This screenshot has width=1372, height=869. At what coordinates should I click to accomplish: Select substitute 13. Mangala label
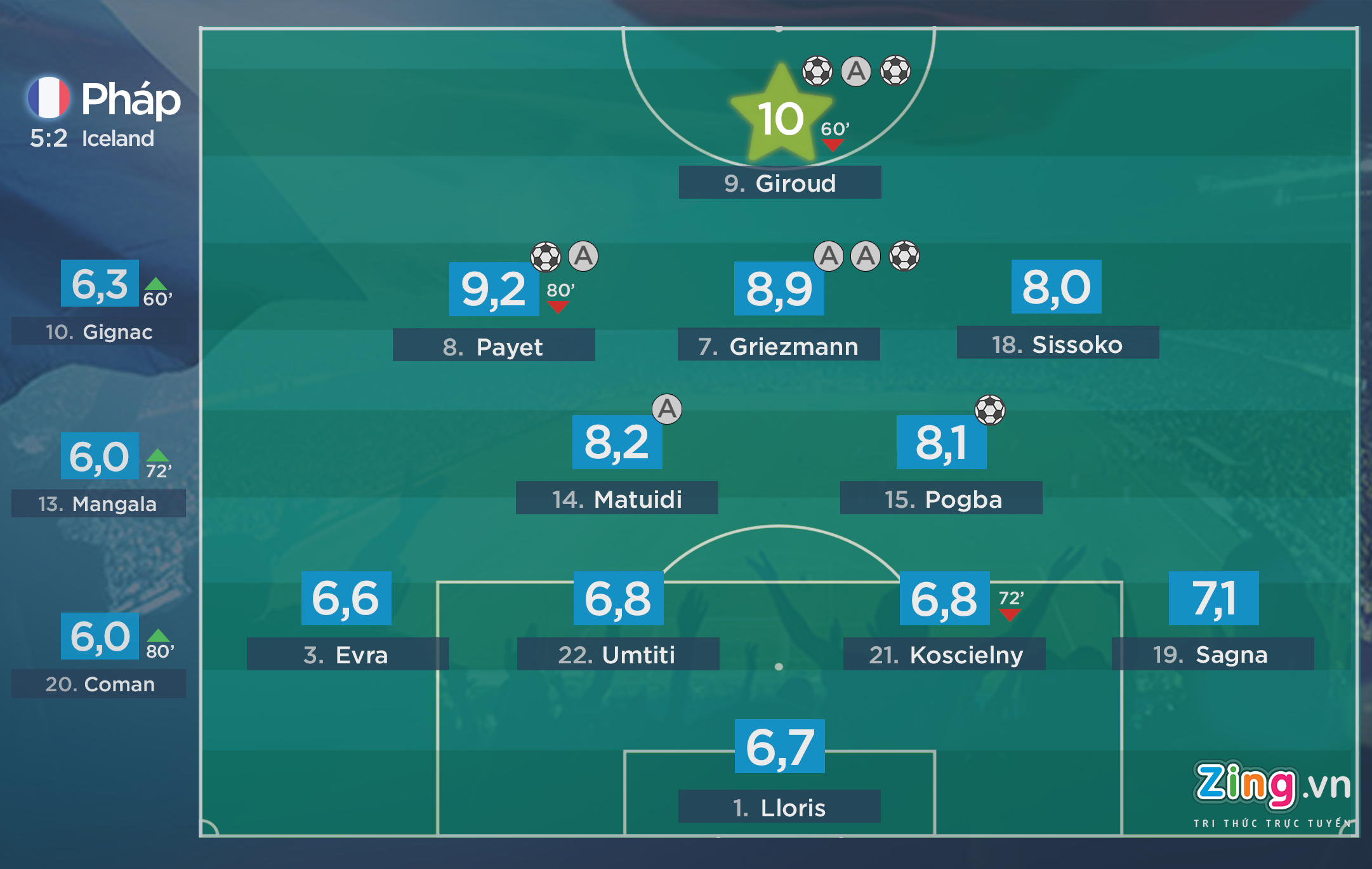(x=98, y=503)
